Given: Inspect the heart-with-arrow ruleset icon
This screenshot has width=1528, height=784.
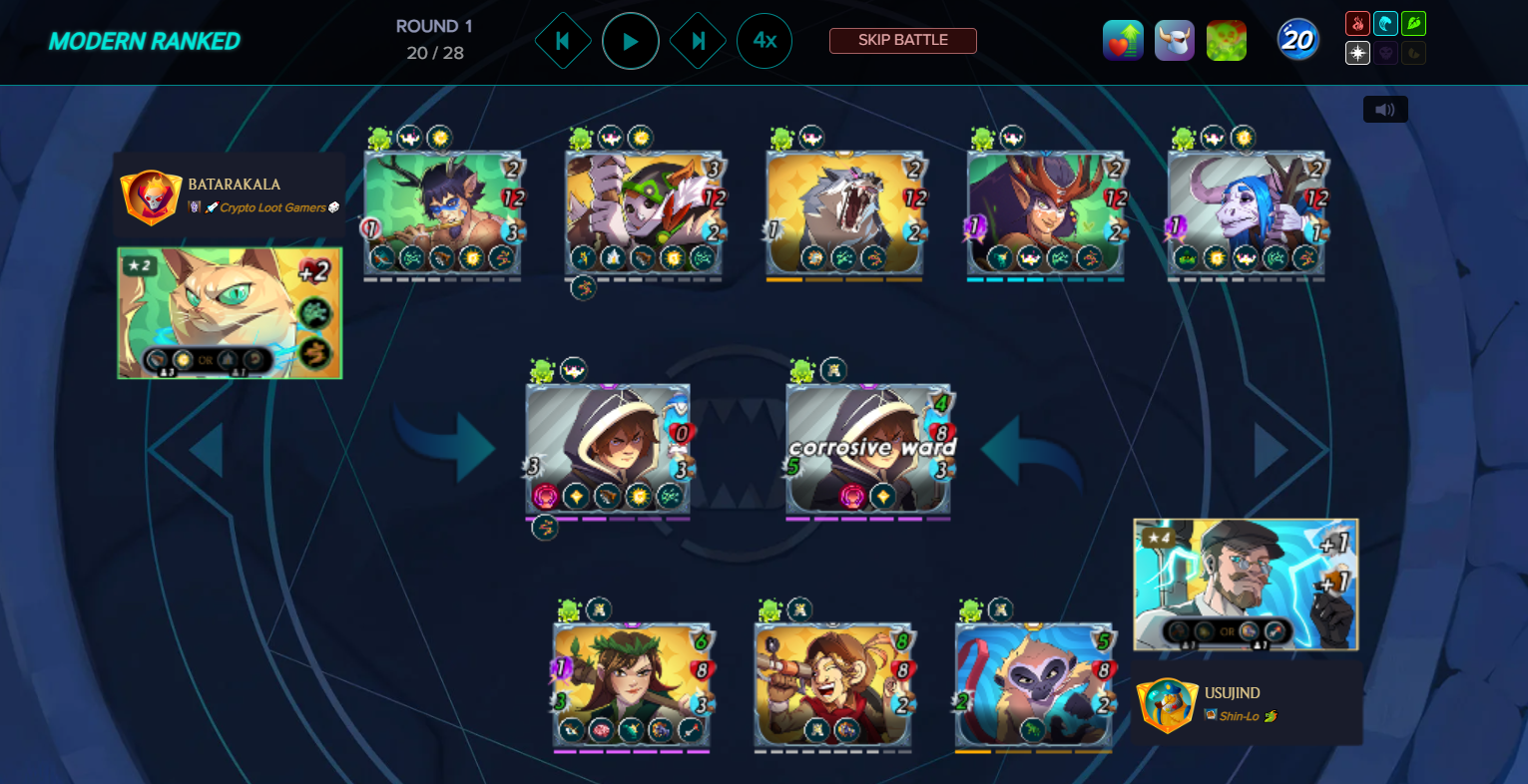Looking at the screenshot, I should [1123, 41].
